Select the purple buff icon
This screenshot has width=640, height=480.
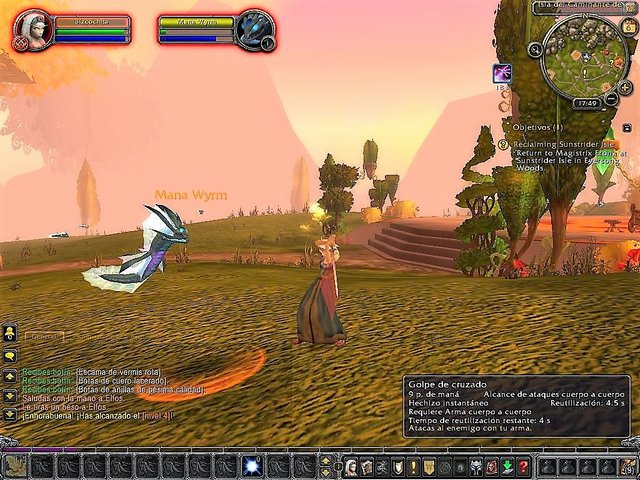(502, 73)
